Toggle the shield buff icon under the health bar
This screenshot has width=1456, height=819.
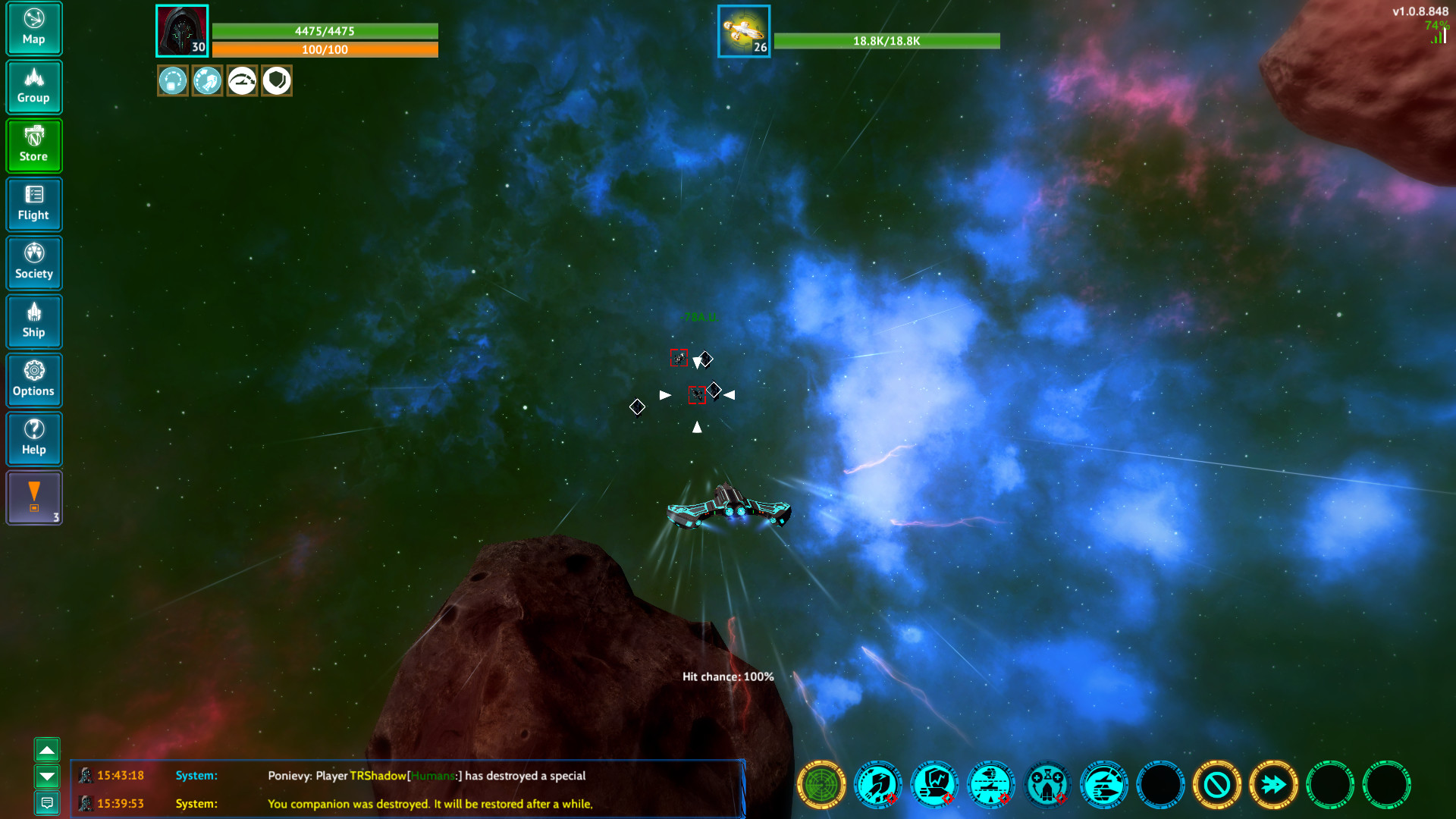pyautogui.click(x=276, y=80)
